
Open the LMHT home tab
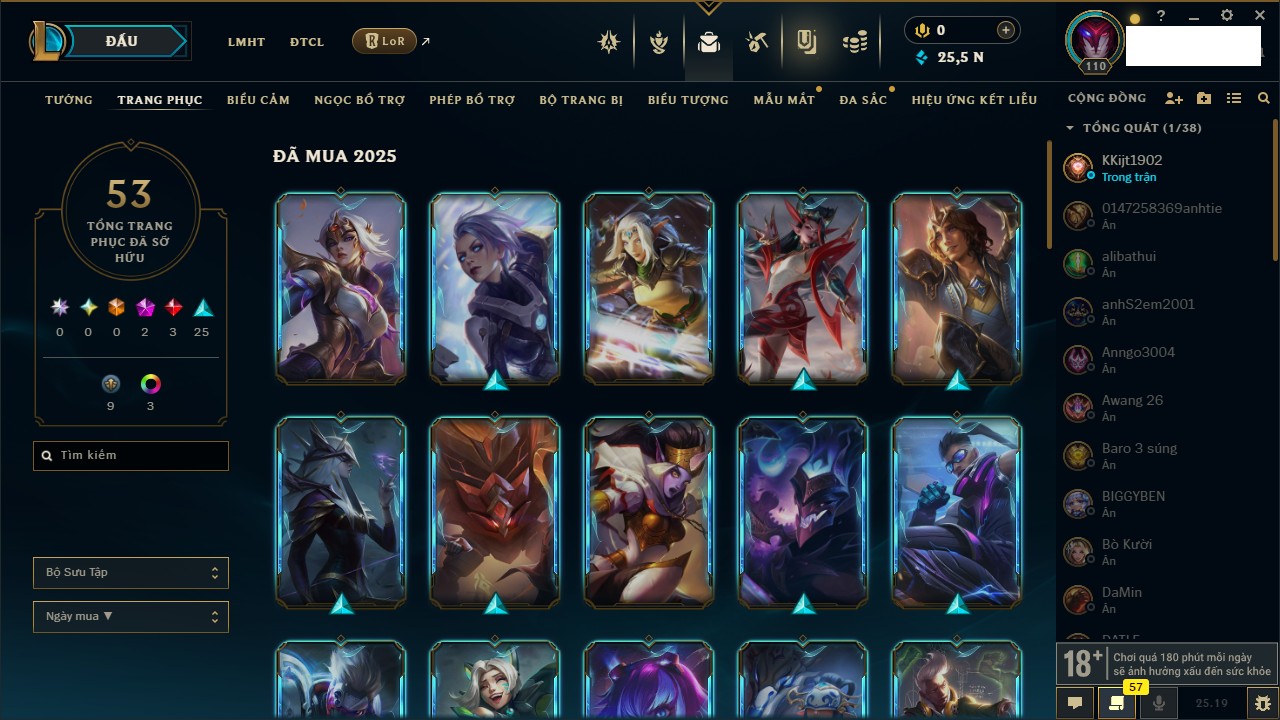[x=246, y=42]
